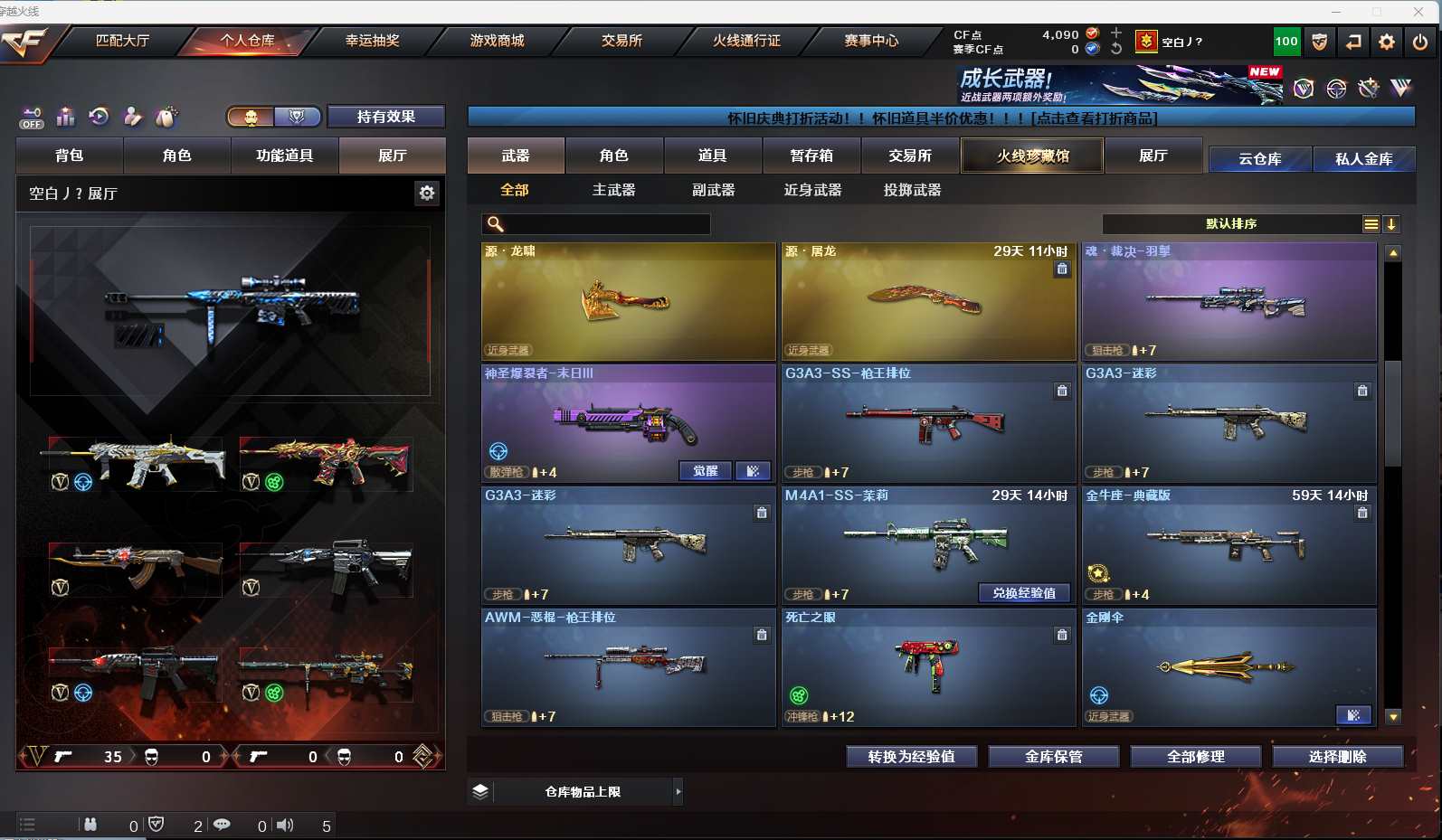Click 兑换经验值 on the M4A1-SS-茉莉
The height and width of the screenshot is (840, 1442).
(1024, 593)
